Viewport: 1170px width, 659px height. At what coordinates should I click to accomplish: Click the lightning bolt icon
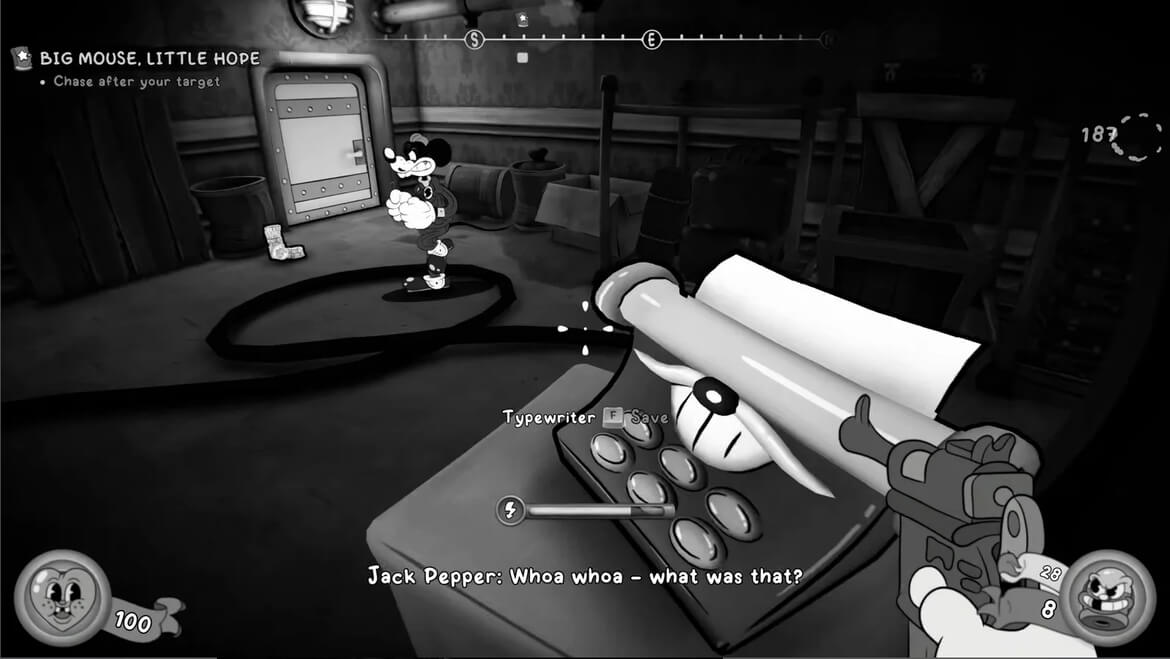pos(511,511)
